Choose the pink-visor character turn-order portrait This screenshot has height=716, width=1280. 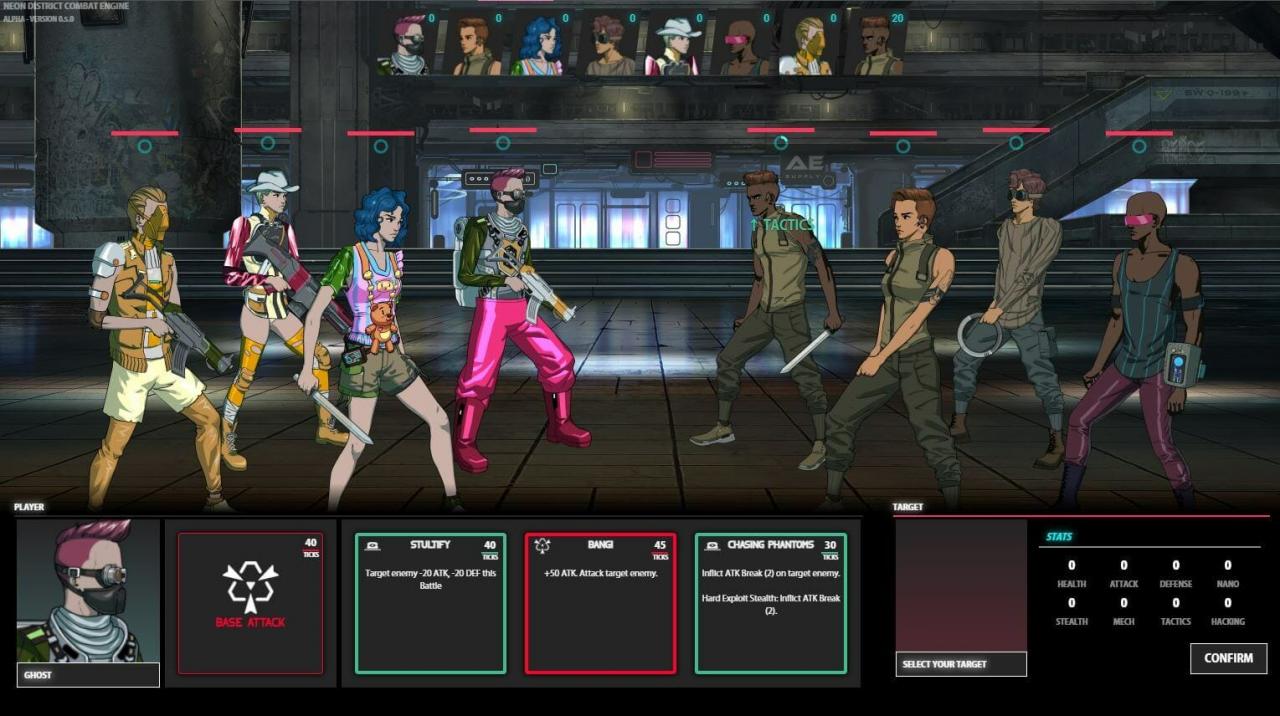click(x=740, y=45)
